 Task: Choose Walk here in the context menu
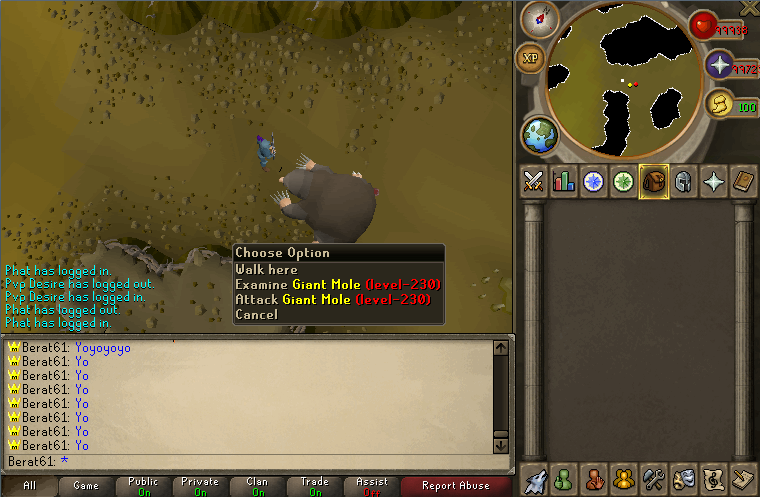(x=266, y=269)
